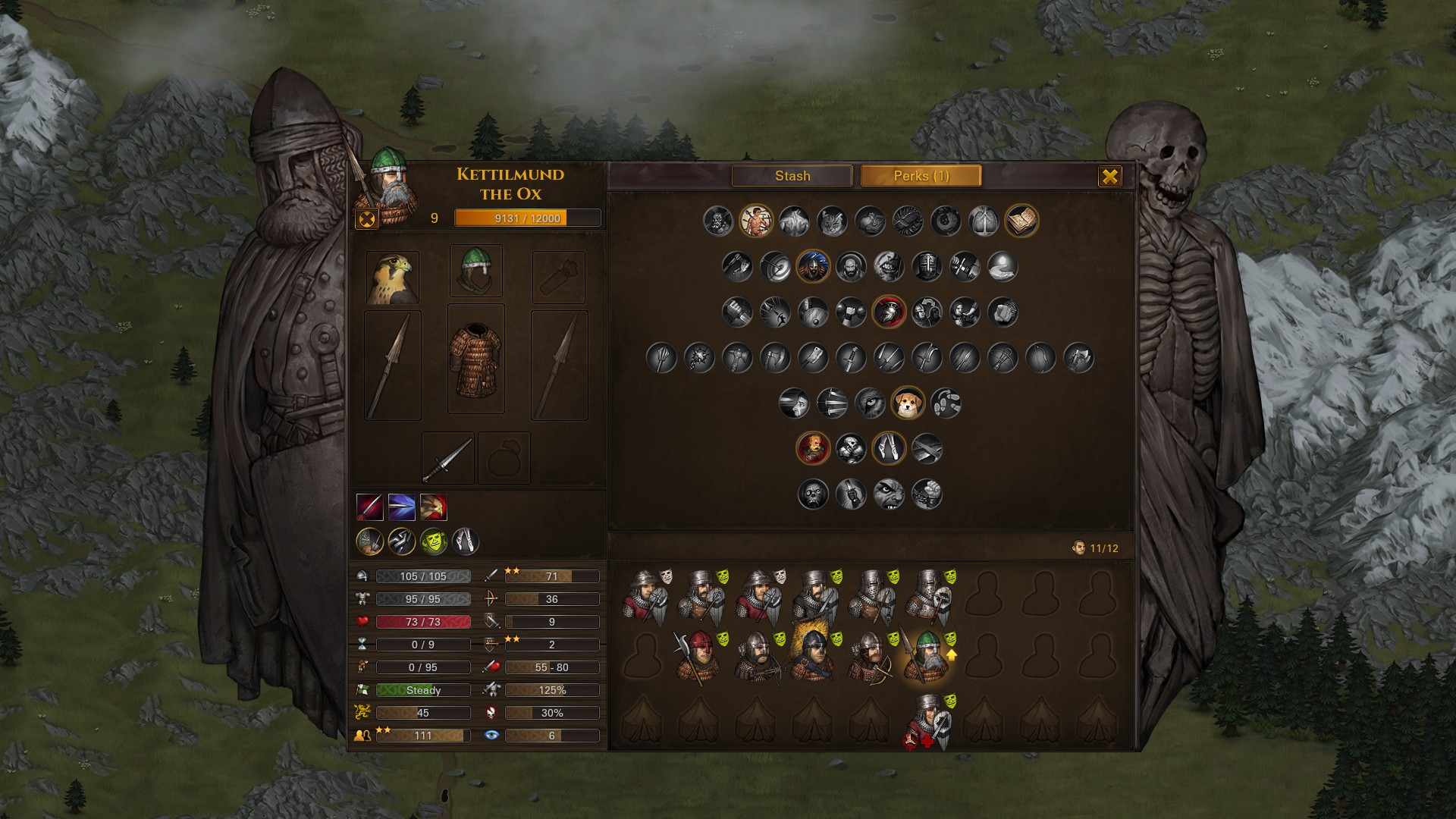The image size is (1456, 819).
Task: Select the green helmet equipment slot
Action: point(476,271)
